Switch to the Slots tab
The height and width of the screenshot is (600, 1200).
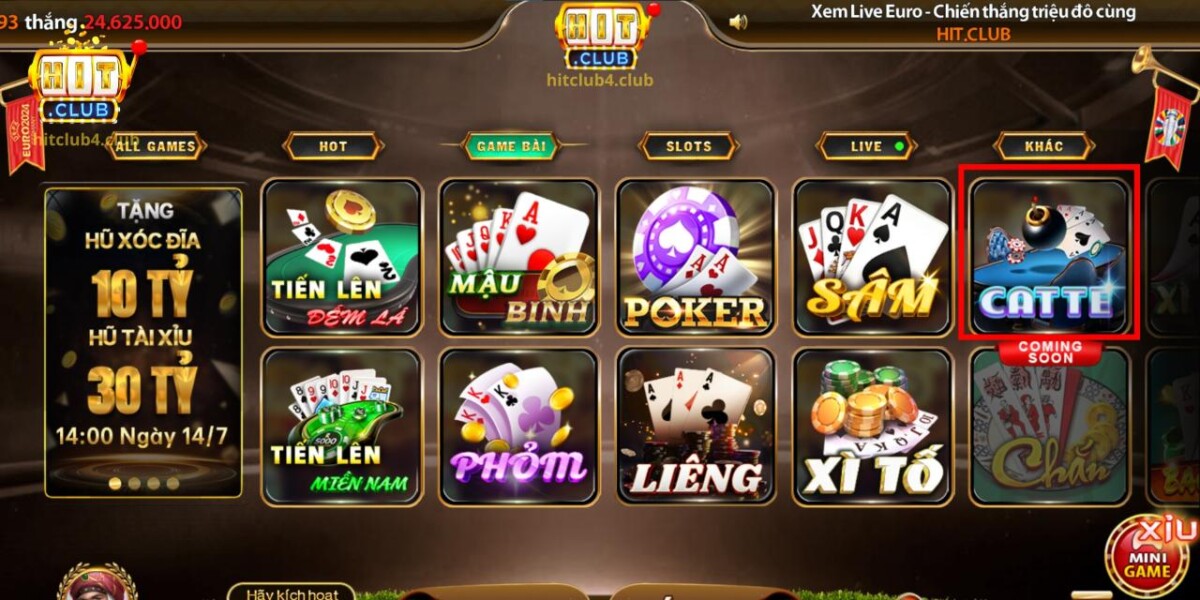pyautogui.click(x=689, y=146)
